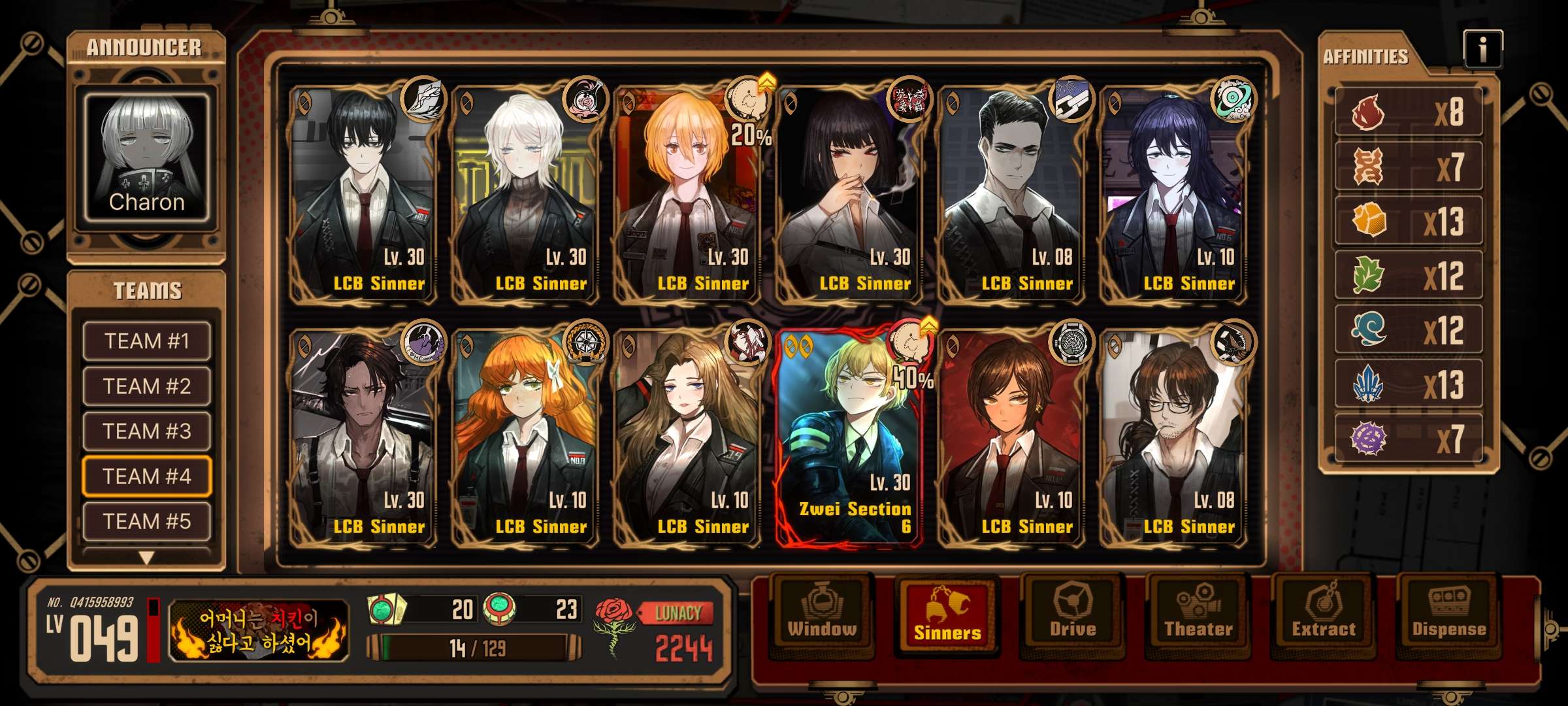Show affinities info with the i button
The image size is (1568, 706).
click(x=1482, y=49)
